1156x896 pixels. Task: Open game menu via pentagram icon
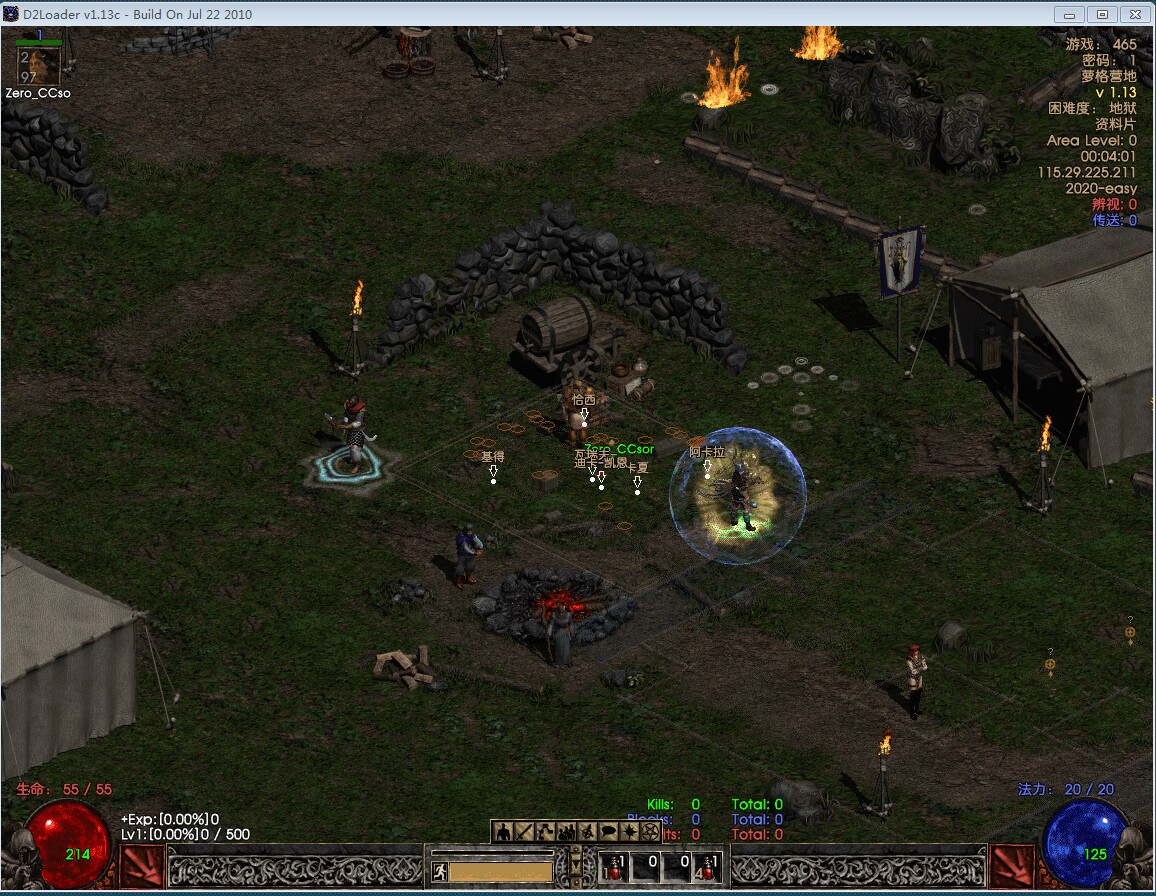[649, 831]
